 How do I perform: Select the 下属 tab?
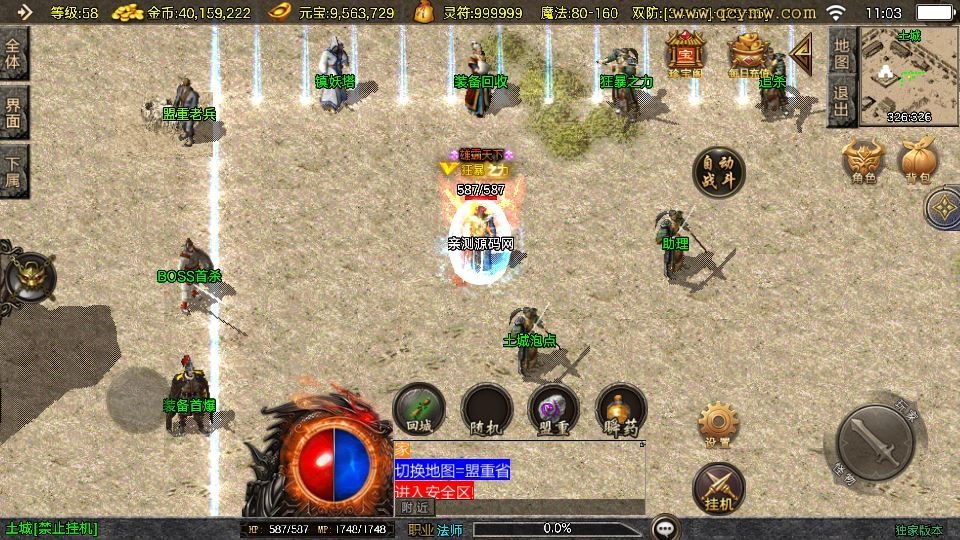pos(14,171)
